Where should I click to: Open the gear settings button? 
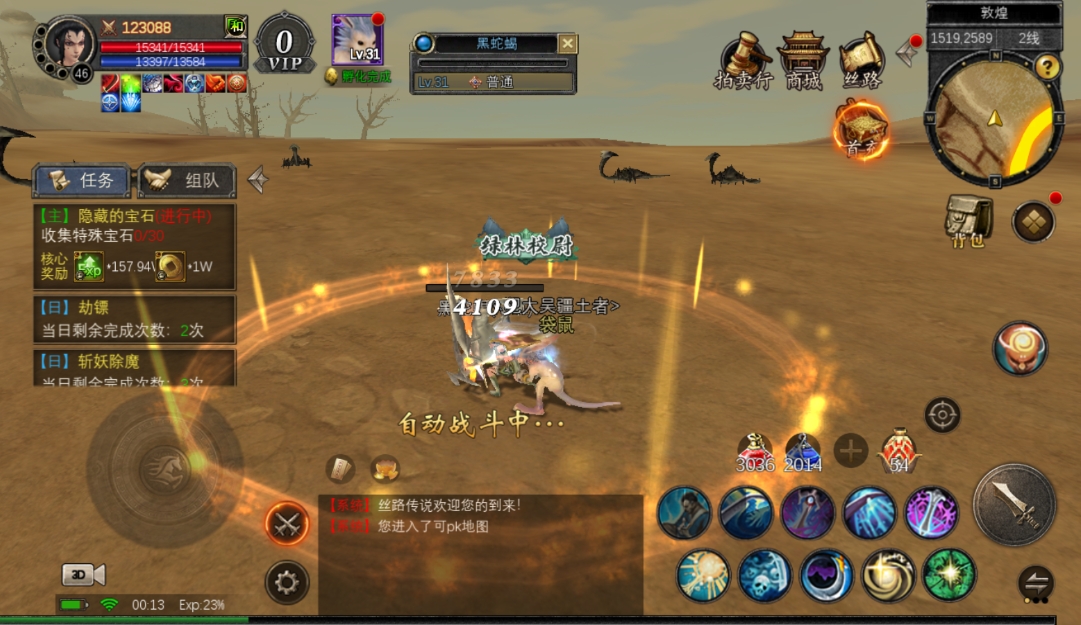pyautogui.click(x=287, y=581)
